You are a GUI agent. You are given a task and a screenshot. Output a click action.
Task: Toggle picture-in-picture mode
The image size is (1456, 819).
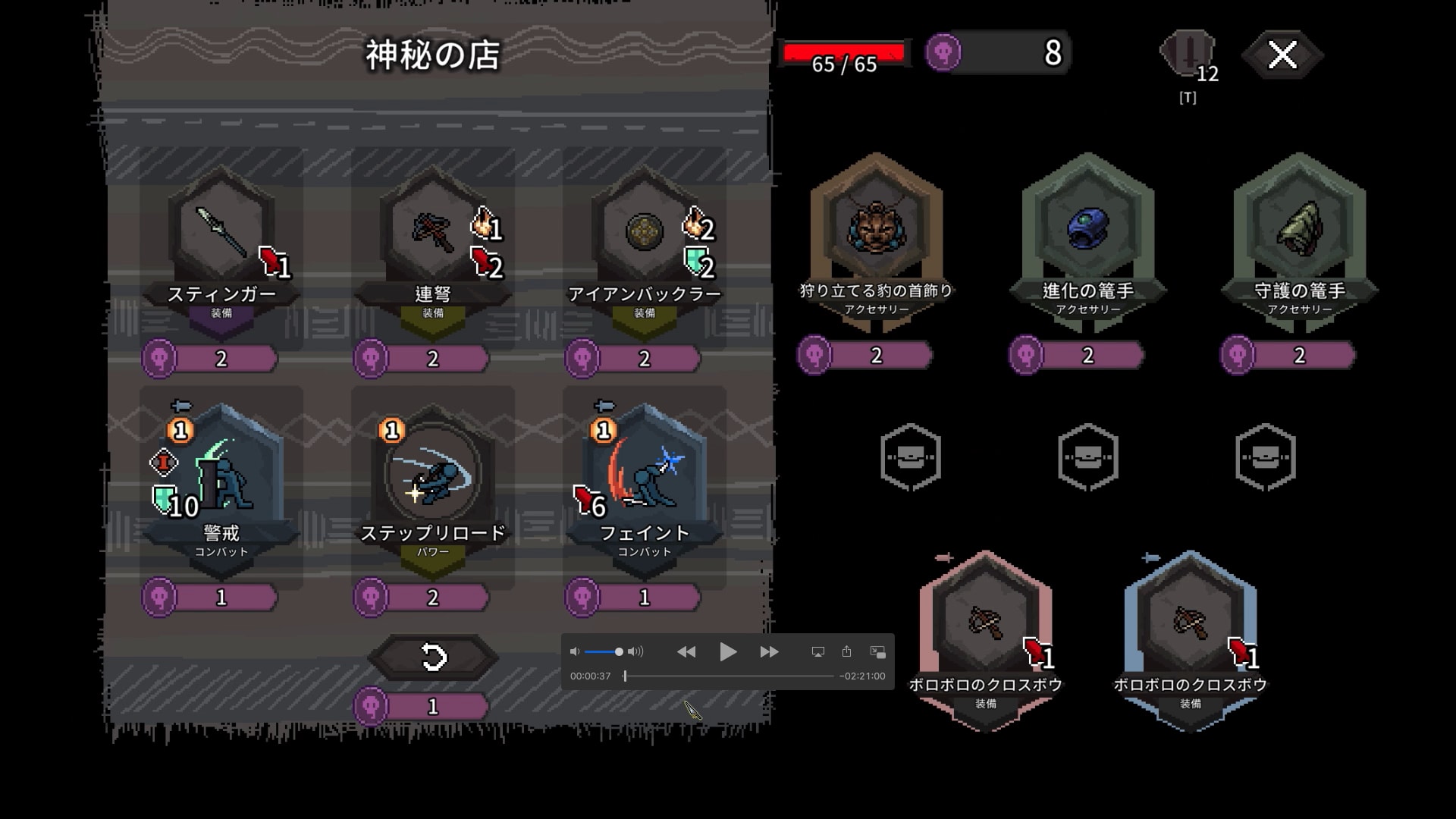pos(877,651)
